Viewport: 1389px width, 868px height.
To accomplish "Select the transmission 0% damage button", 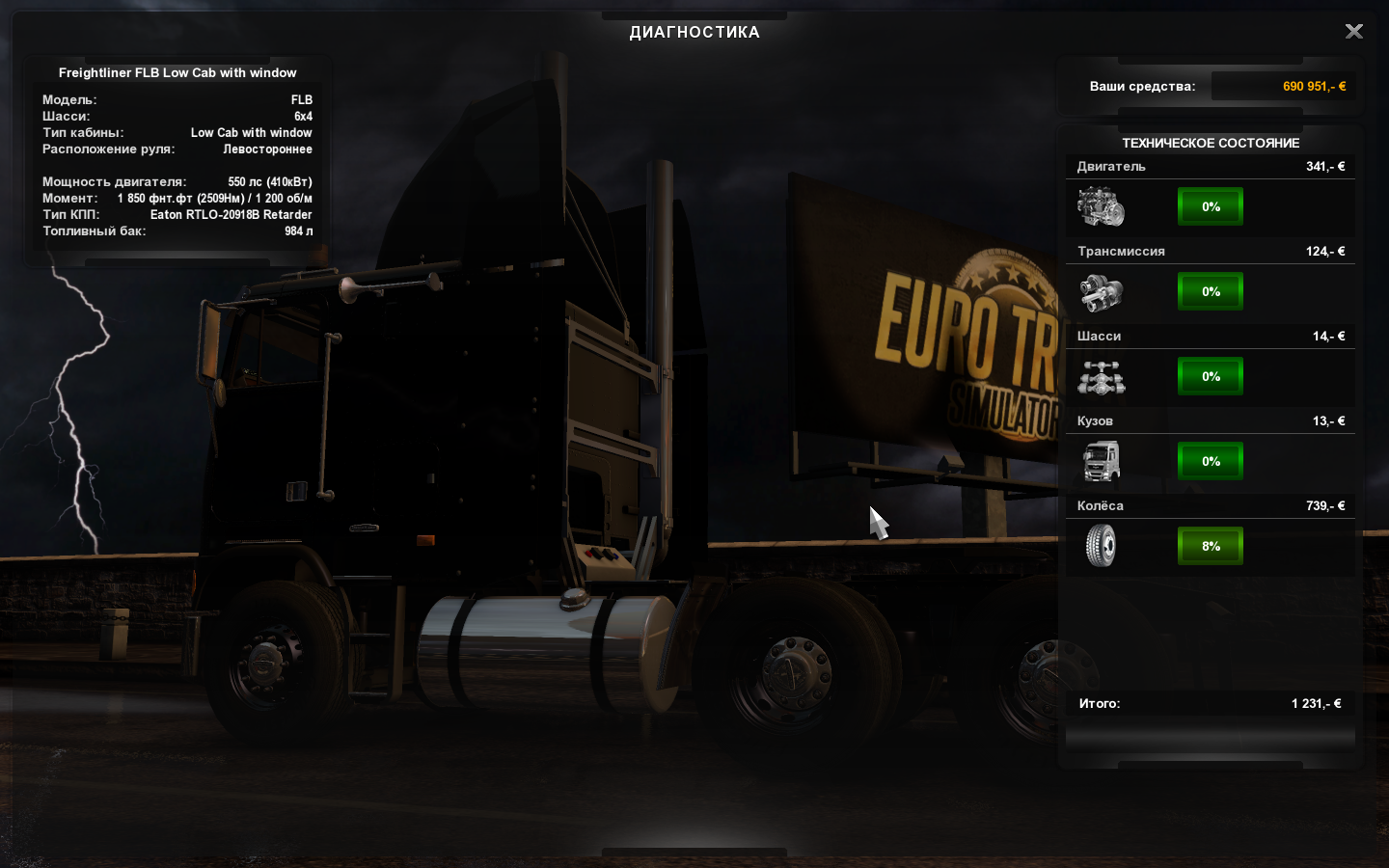I will pos(1211,291).
